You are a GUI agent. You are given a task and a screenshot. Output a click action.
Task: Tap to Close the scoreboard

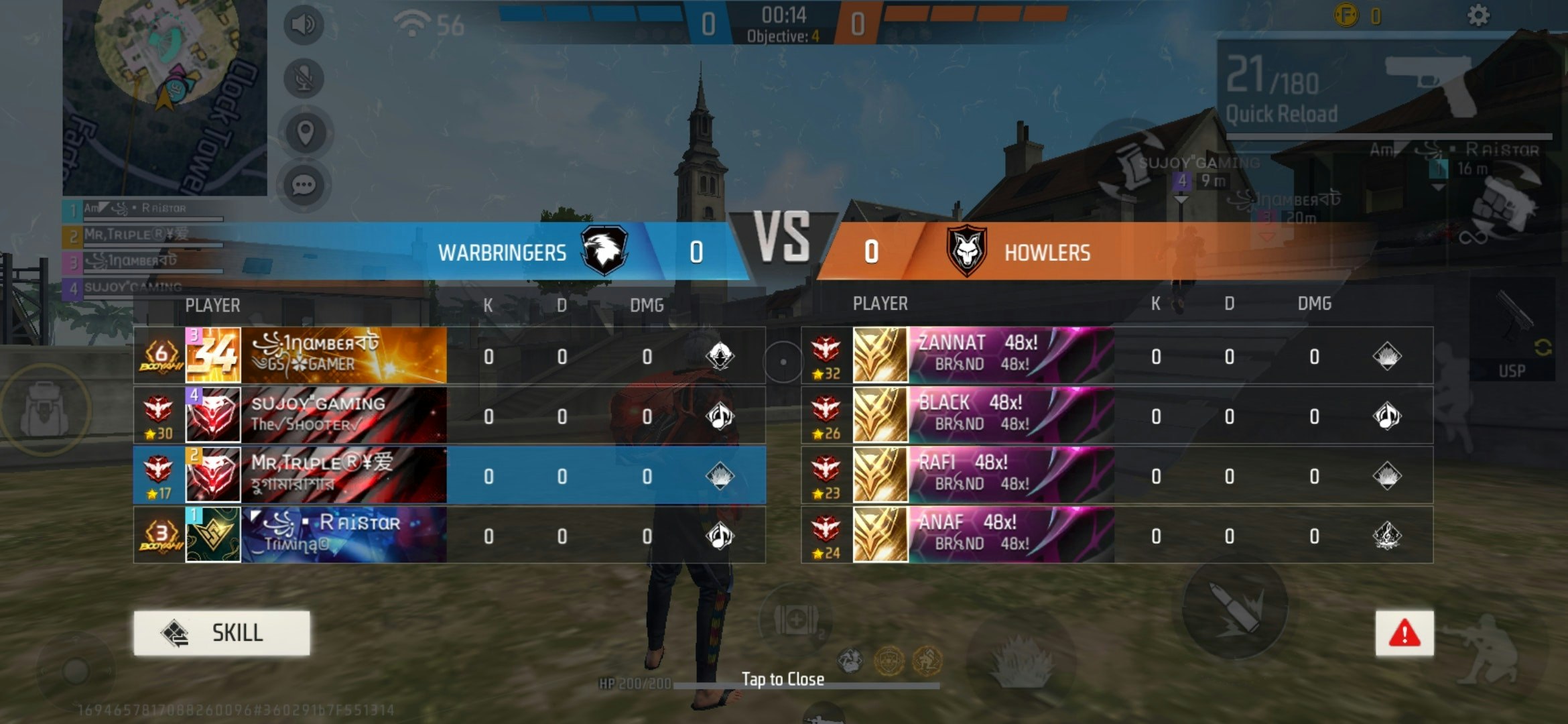[x=783, y=679]
